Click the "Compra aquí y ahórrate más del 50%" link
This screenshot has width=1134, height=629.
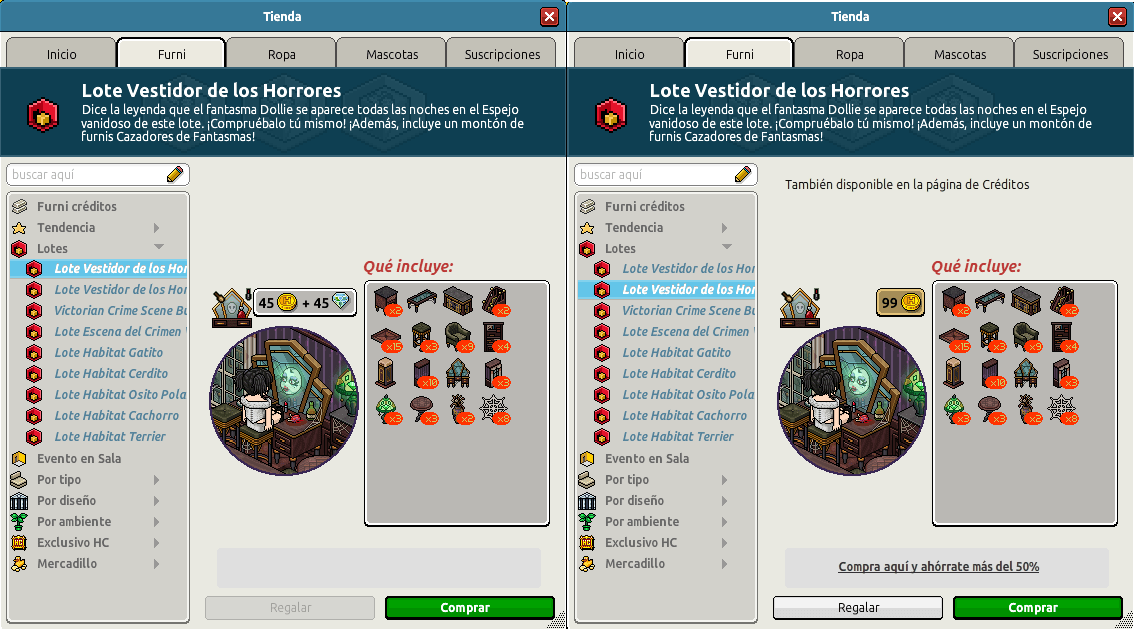point(938,567)
